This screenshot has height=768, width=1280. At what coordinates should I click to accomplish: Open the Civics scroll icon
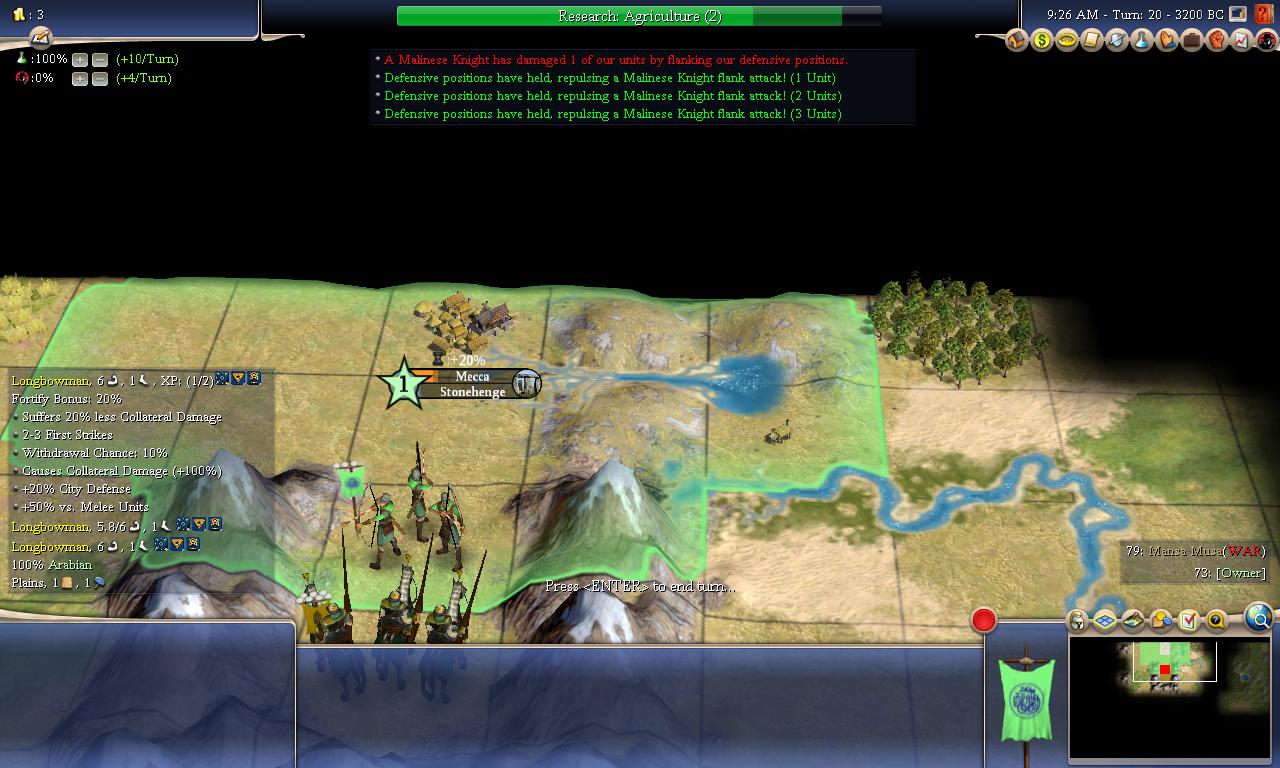(x=1092, y=41)
